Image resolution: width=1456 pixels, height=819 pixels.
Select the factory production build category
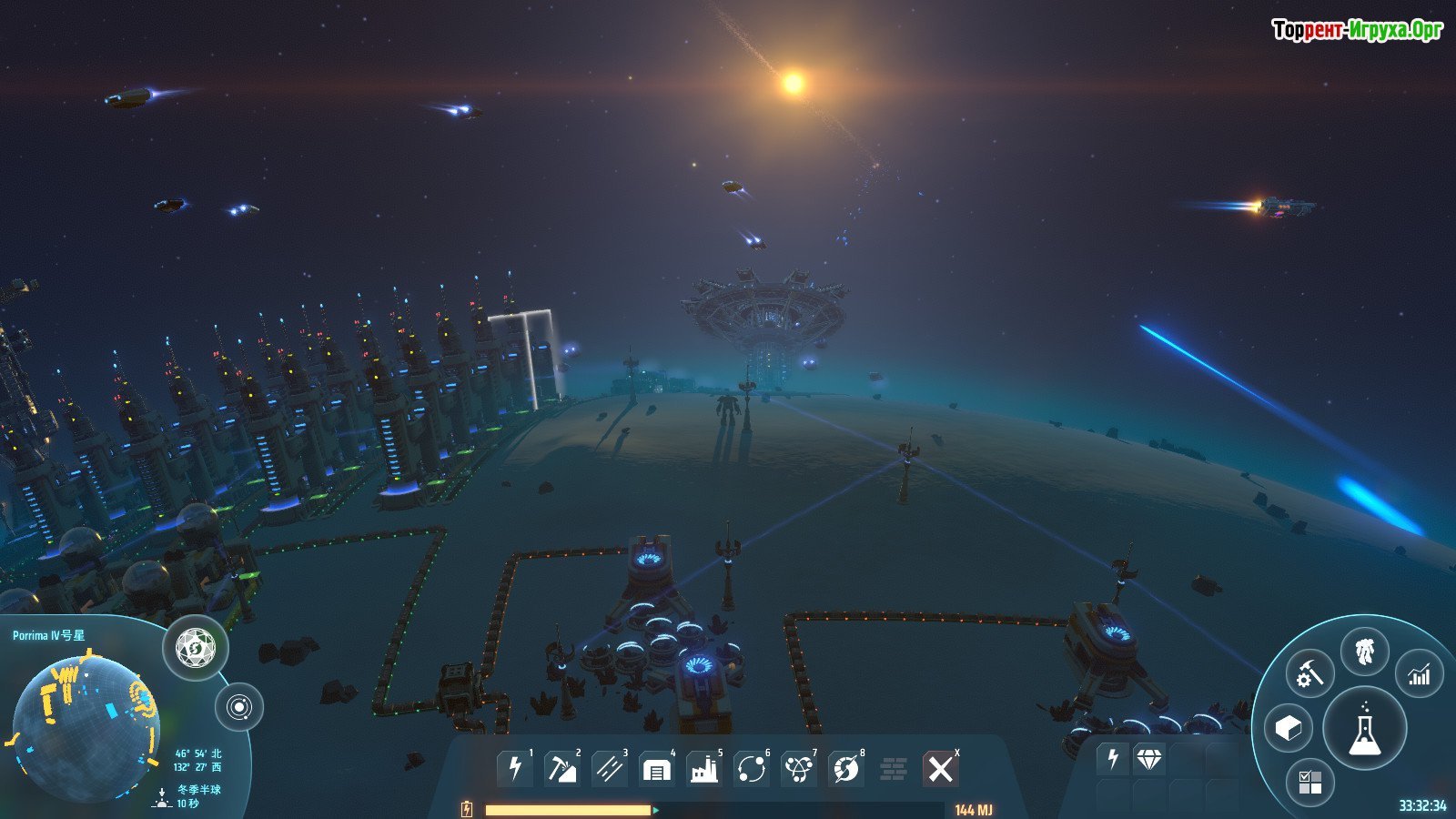[x=703, y=769]
